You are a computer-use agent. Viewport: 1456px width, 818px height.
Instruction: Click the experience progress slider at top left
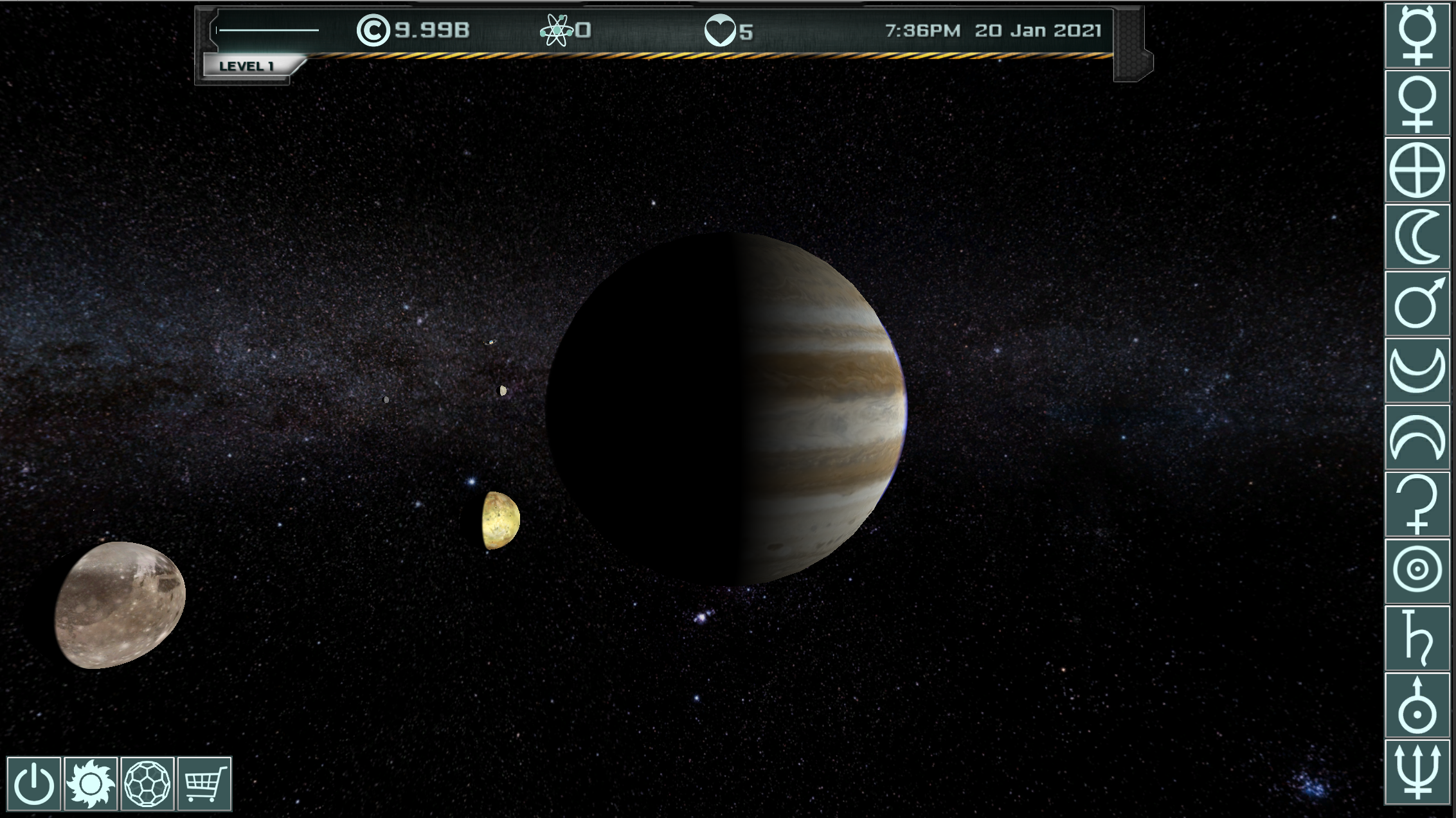pyautogui.click(x=267, y=29)
